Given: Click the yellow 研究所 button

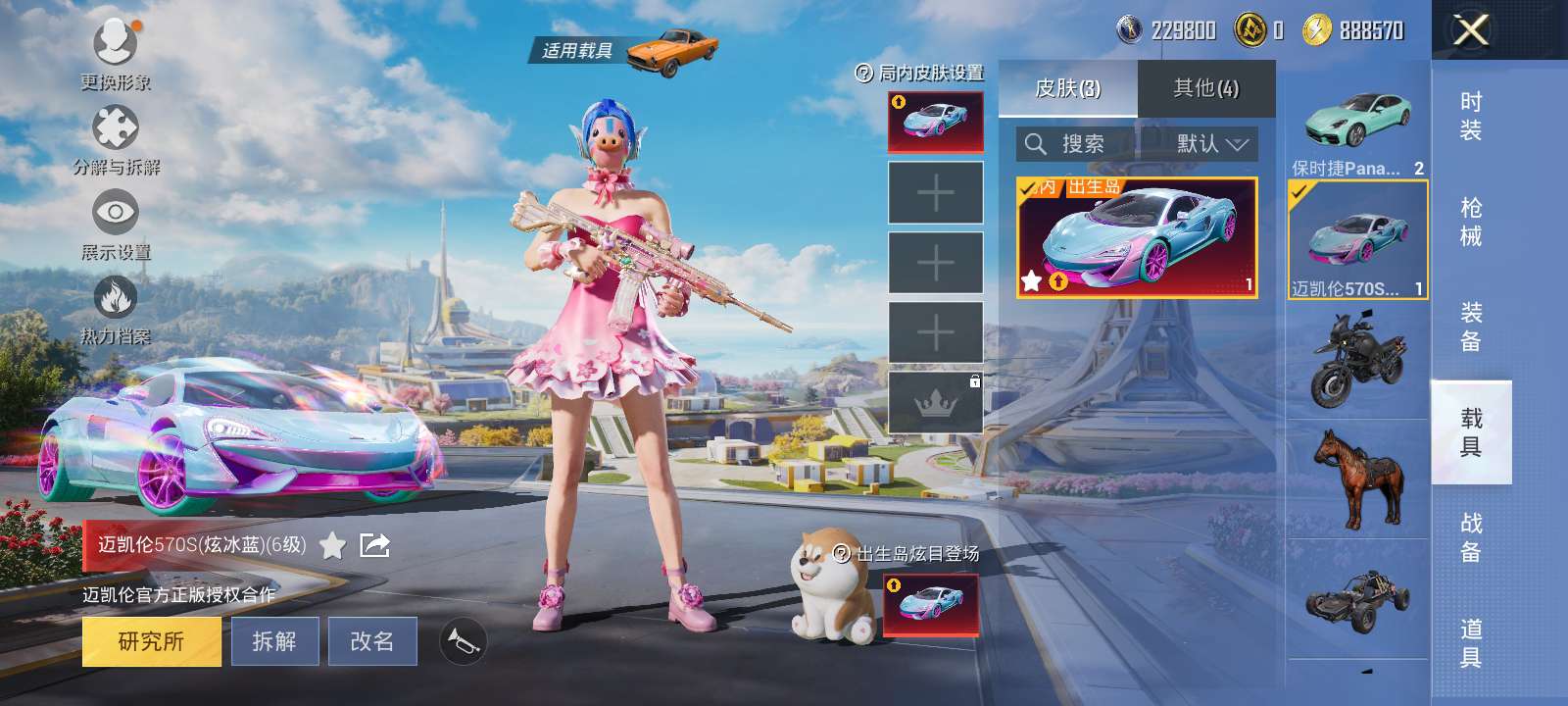Looking at the screenshot, I should 151,641.
